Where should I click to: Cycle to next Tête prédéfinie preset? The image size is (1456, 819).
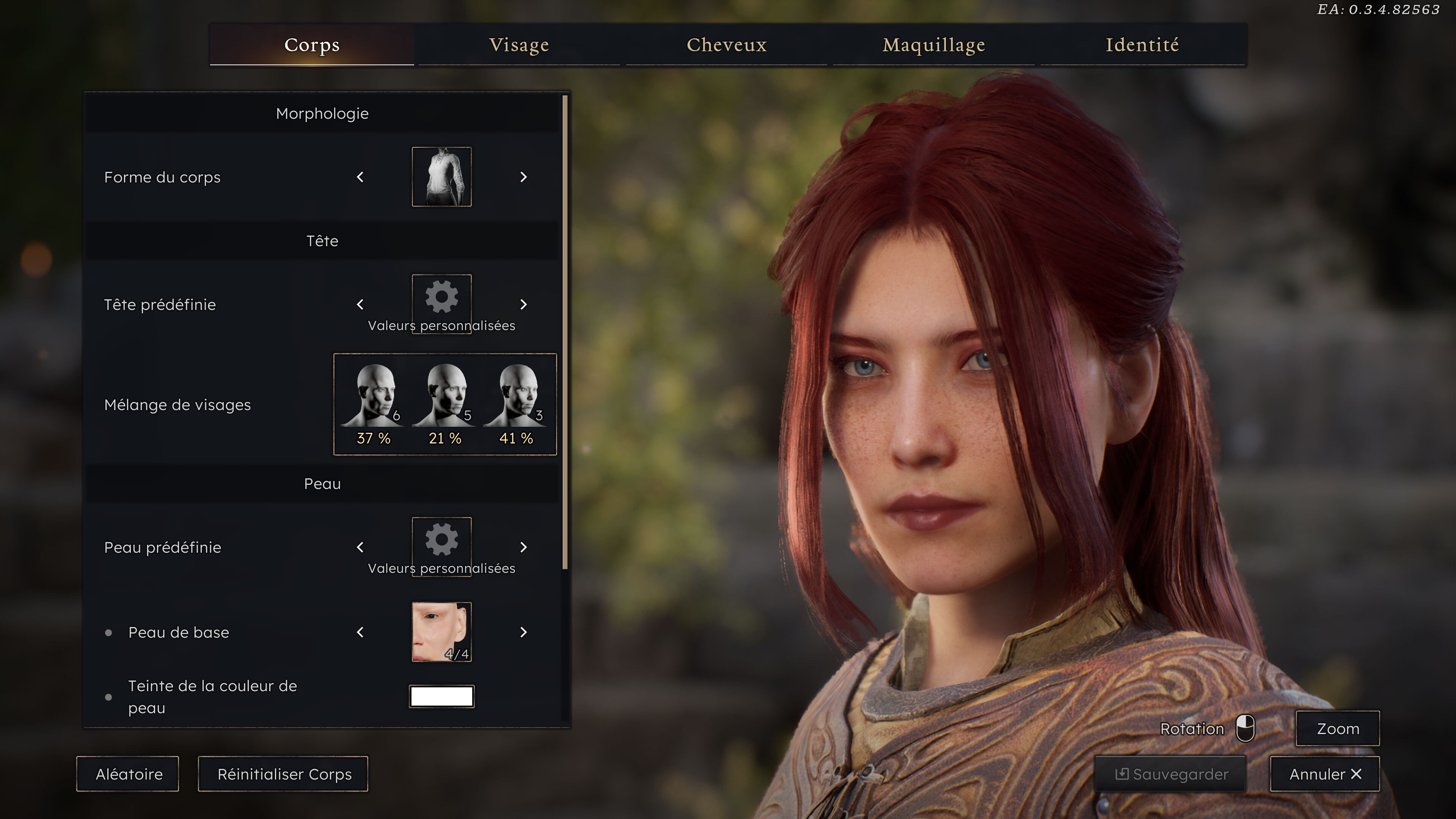[x=523, y=305]
